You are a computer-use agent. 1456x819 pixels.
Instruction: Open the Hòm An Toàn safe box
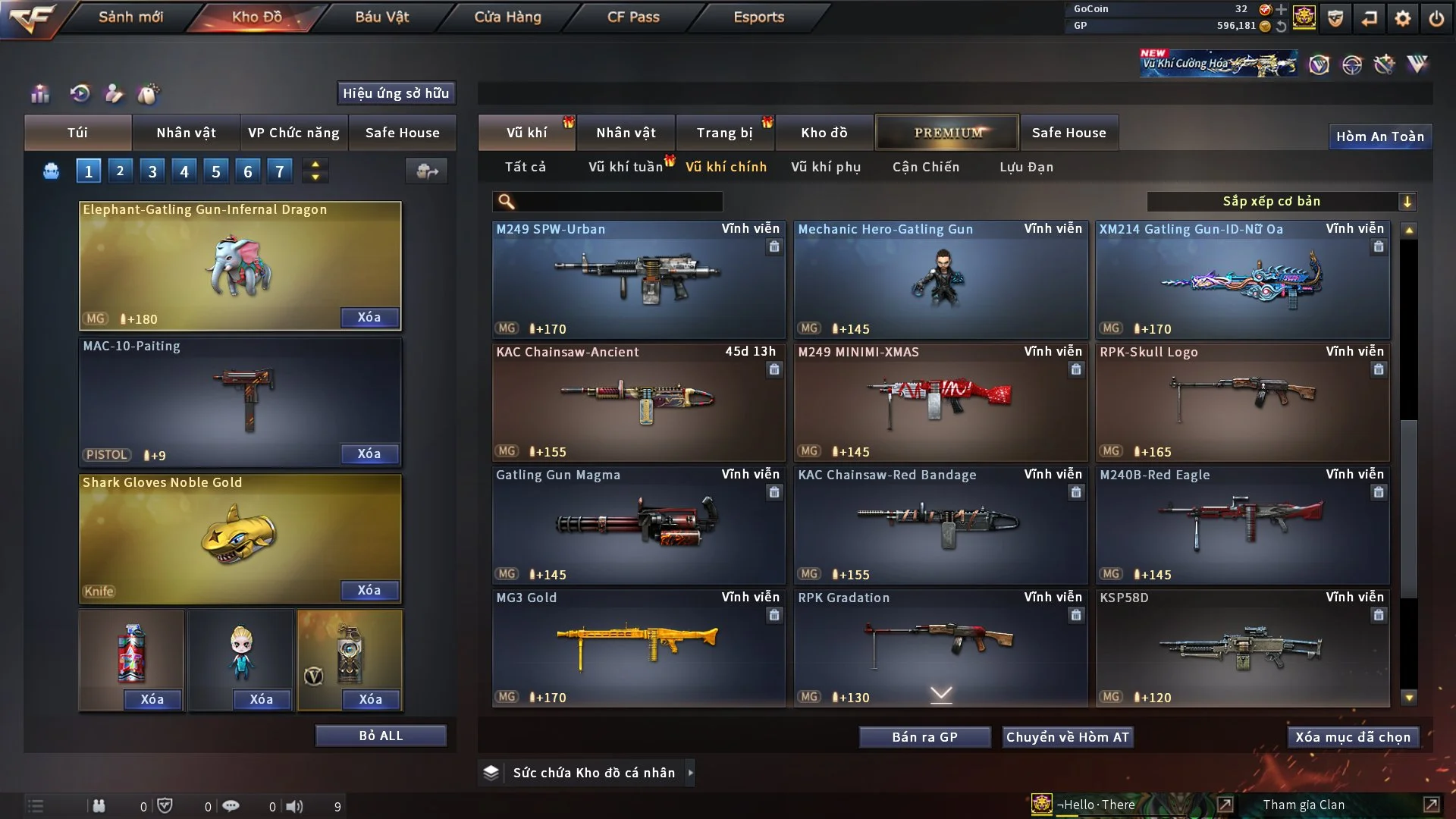1379,136
